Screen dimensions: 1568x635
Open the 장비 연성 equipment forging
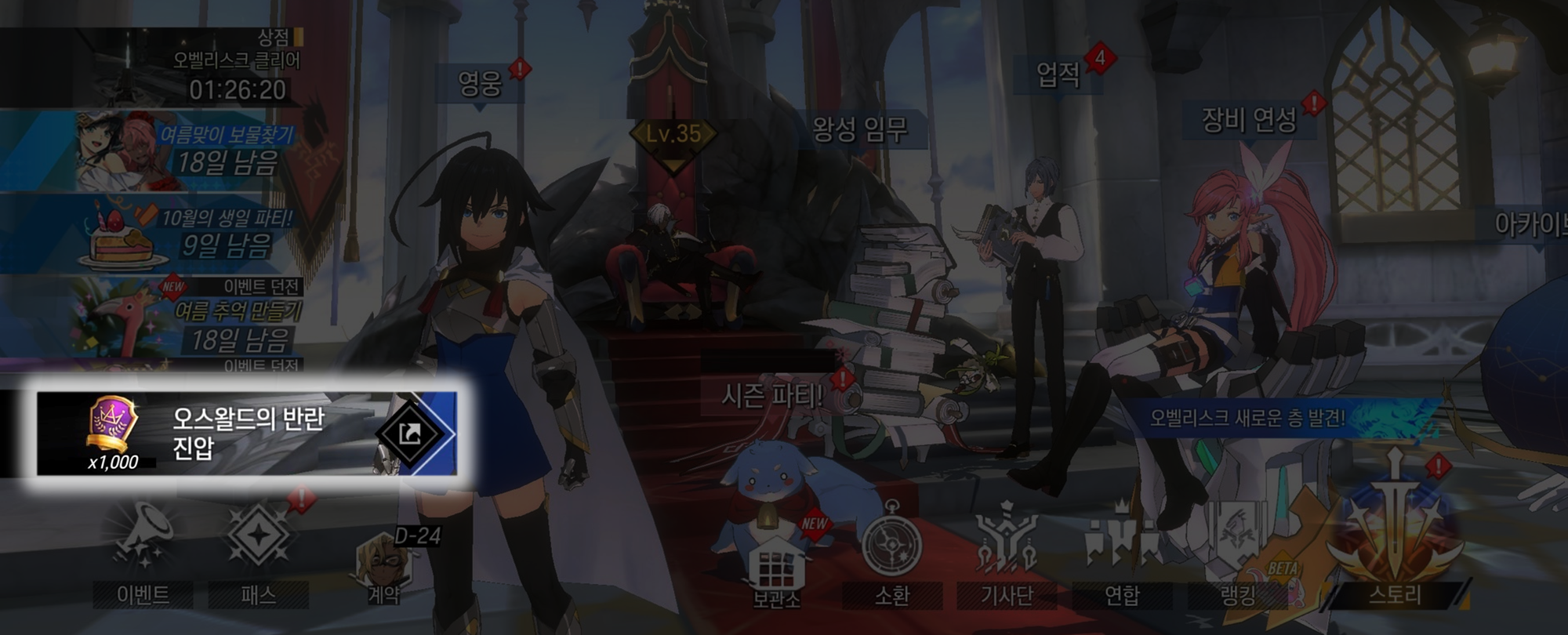(x=1249, y=120)
